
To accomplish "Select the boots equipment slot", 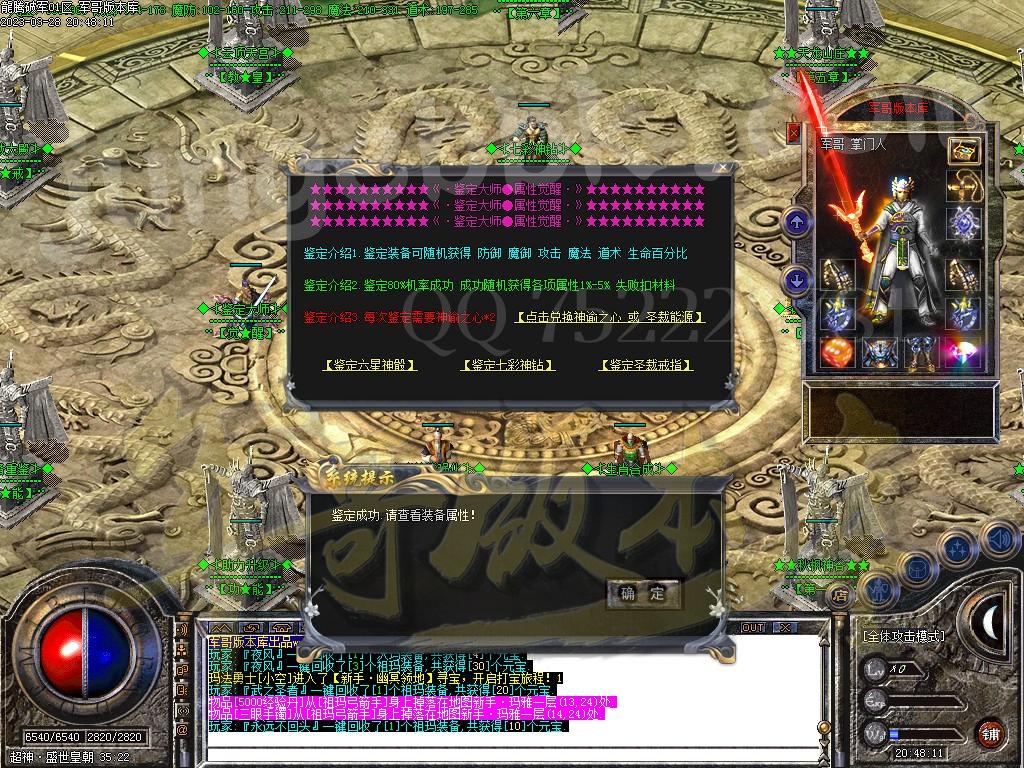I will tap(922, 352).
